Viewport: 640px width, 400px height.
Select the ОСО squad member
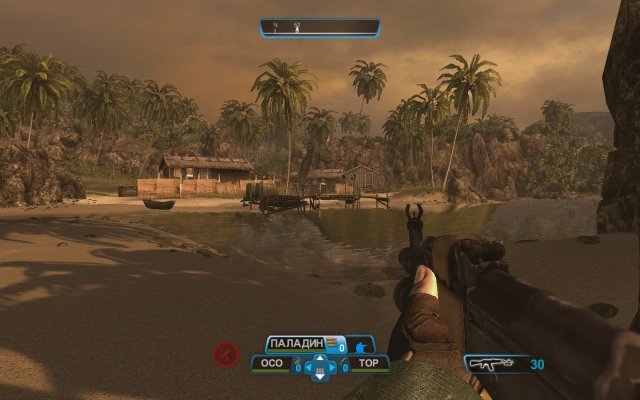click(x=271, y=364)
